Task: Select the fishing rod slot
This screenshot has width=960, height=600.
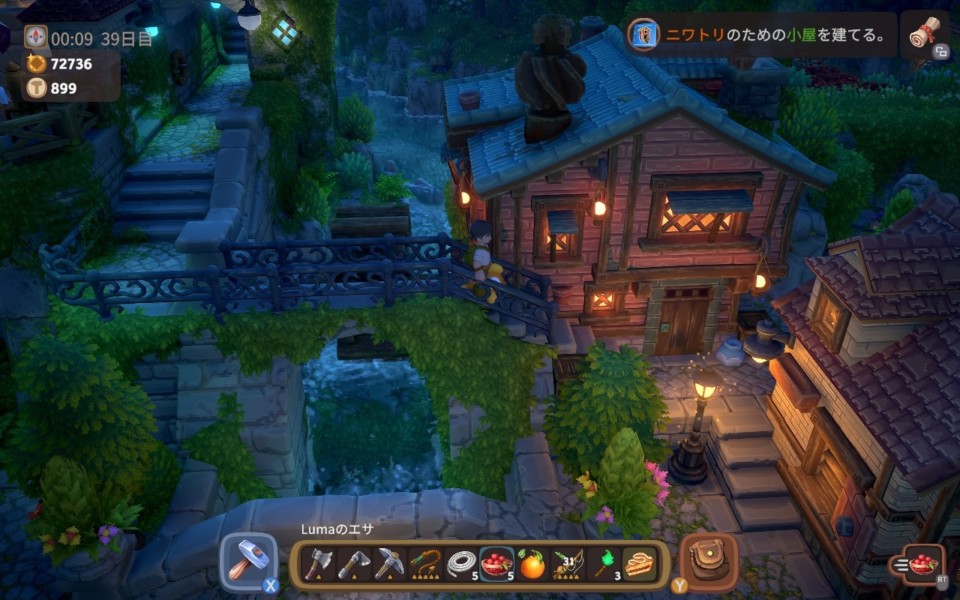Action: click(426, 565)
